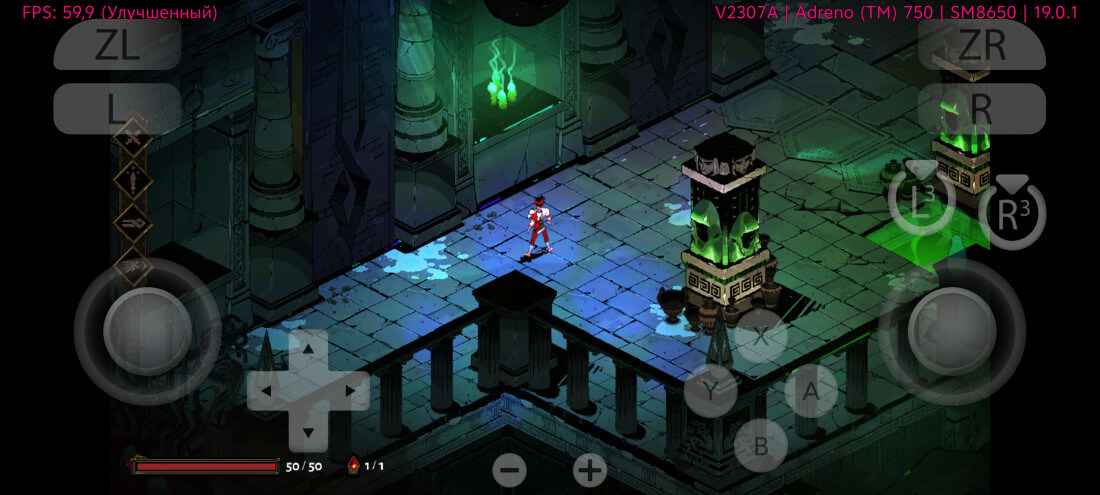Select the single-blade special boon slot
The height and width of the screenshot is (495, 1100).
tap(132, 181)
